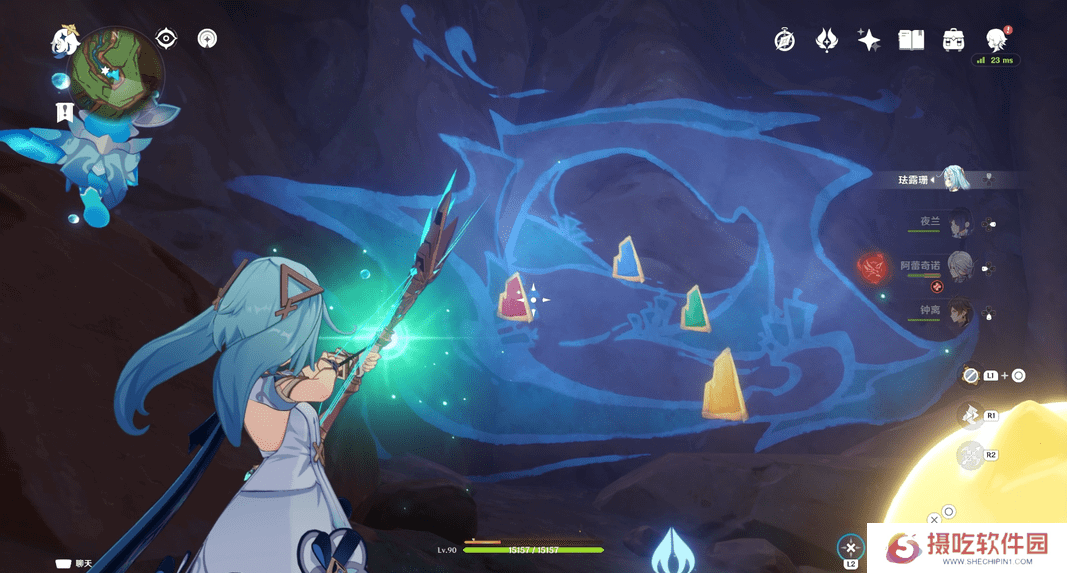This screenshot has width=1067, height=573.
Task: Toggle the eye-shaped elemental sight icon
Action: tap(167, 39)
